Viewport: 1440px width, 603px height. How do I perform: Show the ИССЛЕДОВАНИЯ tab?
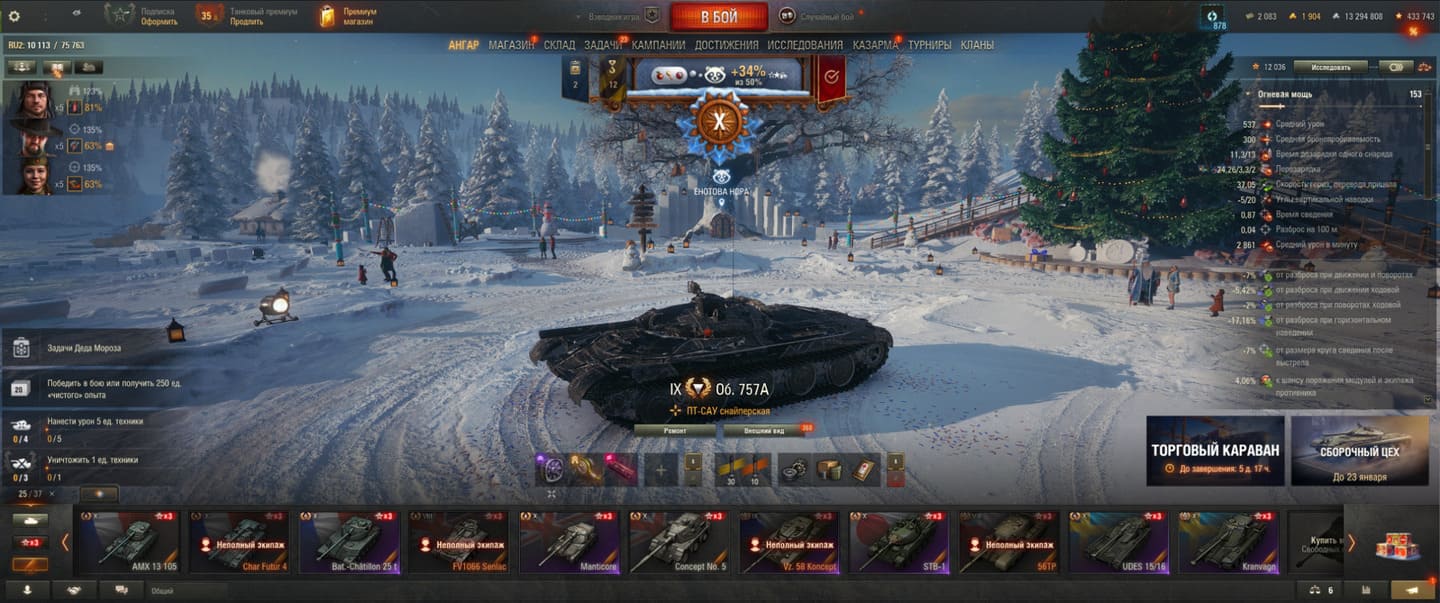(x=805, y=45)
